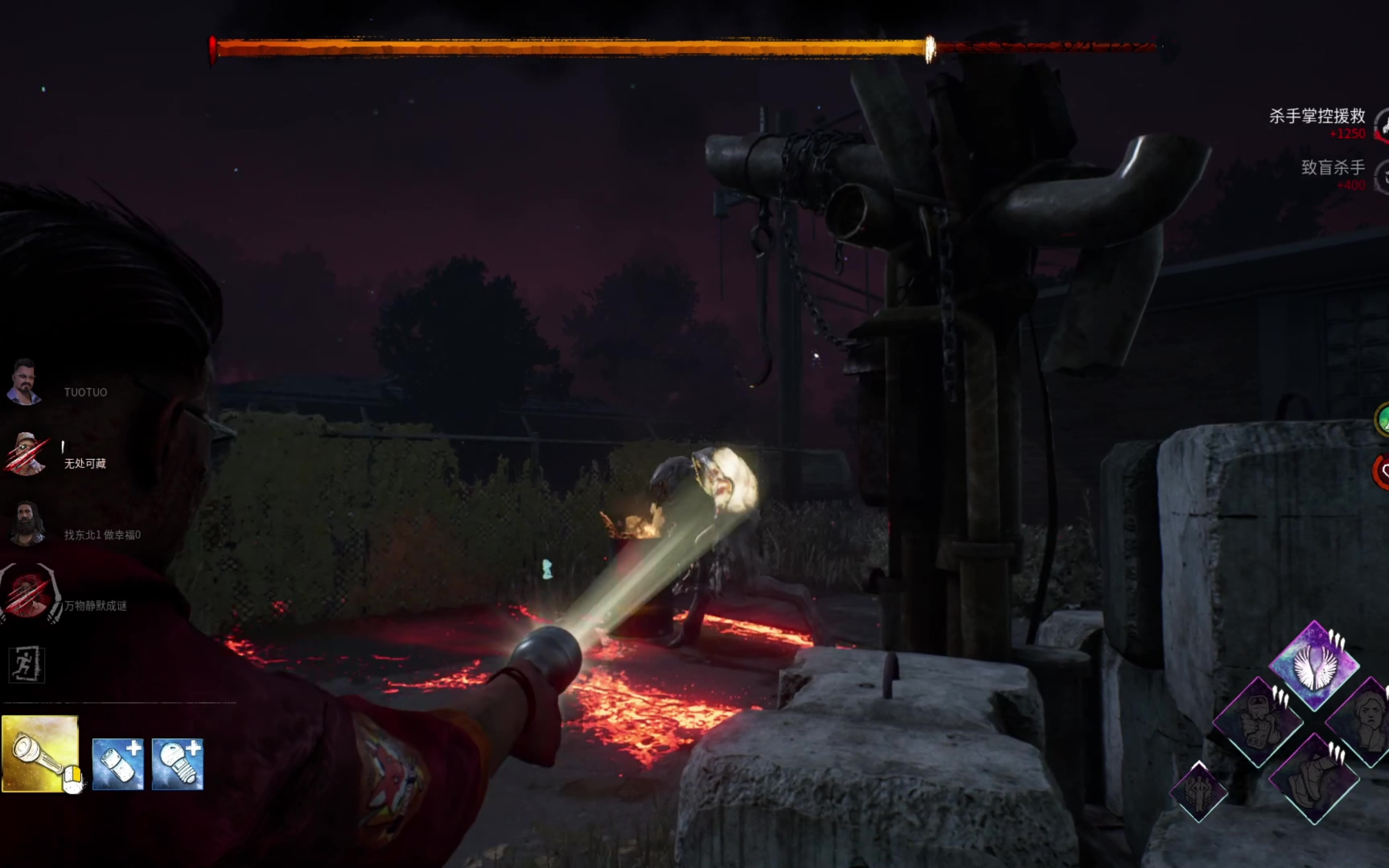This screenshot has width=1389, height=868.
Task: Click the small three-figures perk diamond
Action: click(1198, 792)
